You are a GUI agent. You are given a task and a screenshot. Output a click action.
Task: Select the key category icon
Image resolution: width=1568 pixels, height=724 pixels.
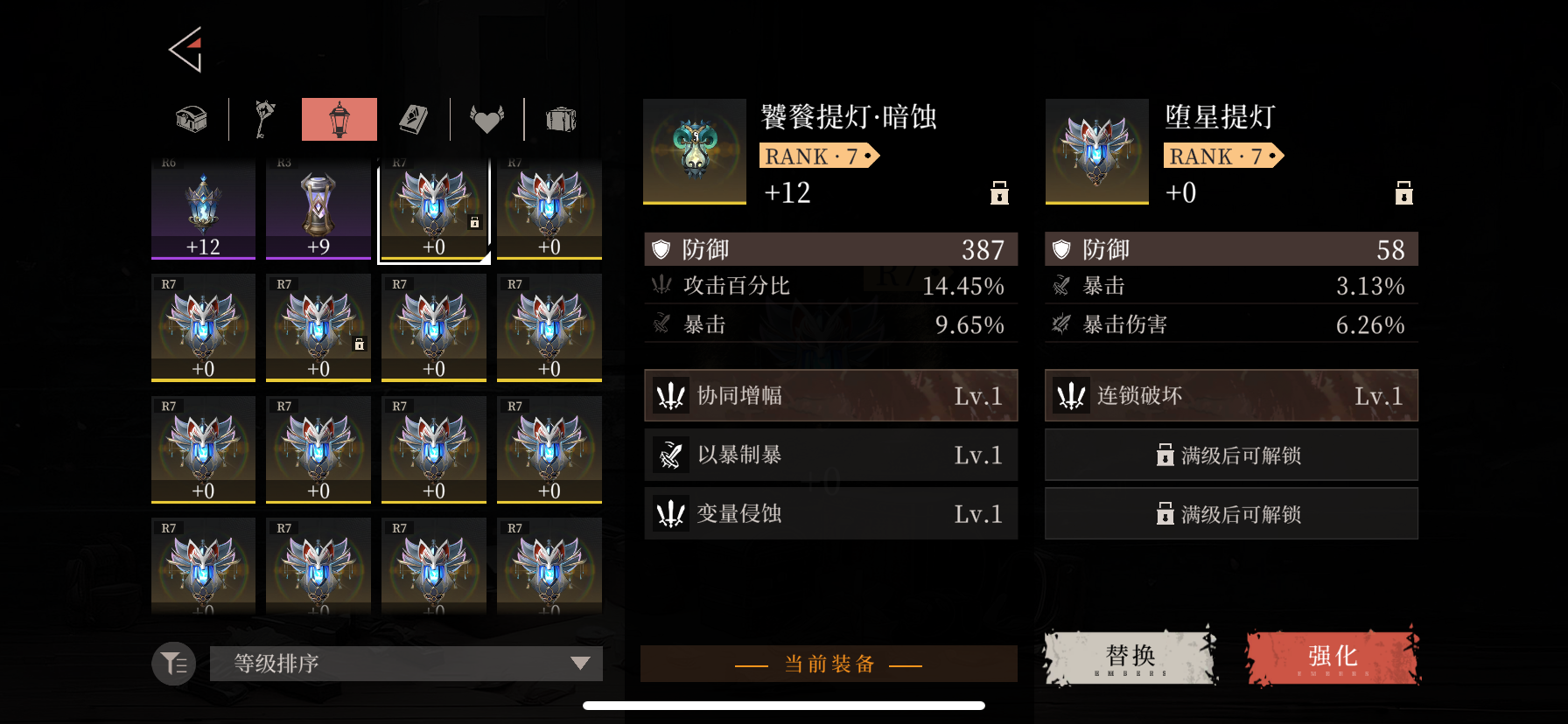(x=264, y=119)
